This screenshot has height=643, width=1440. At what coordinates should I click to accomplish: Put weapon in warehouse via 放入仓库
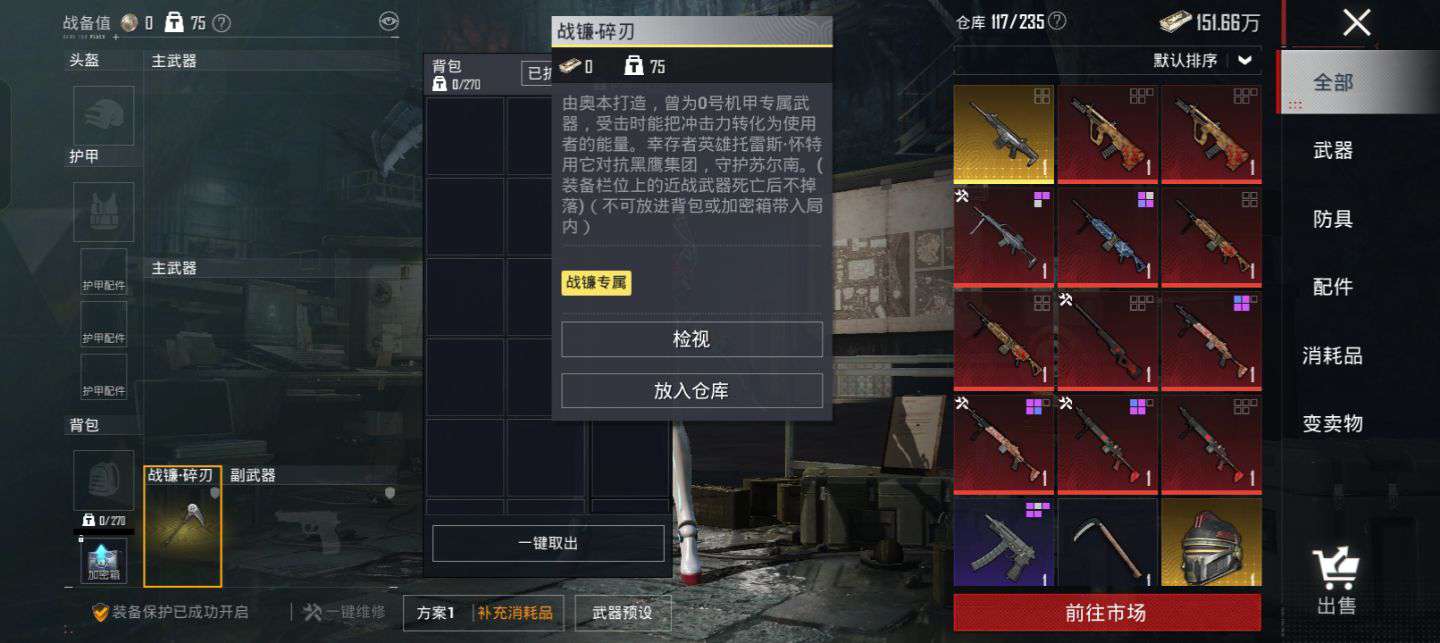point(691,391)
